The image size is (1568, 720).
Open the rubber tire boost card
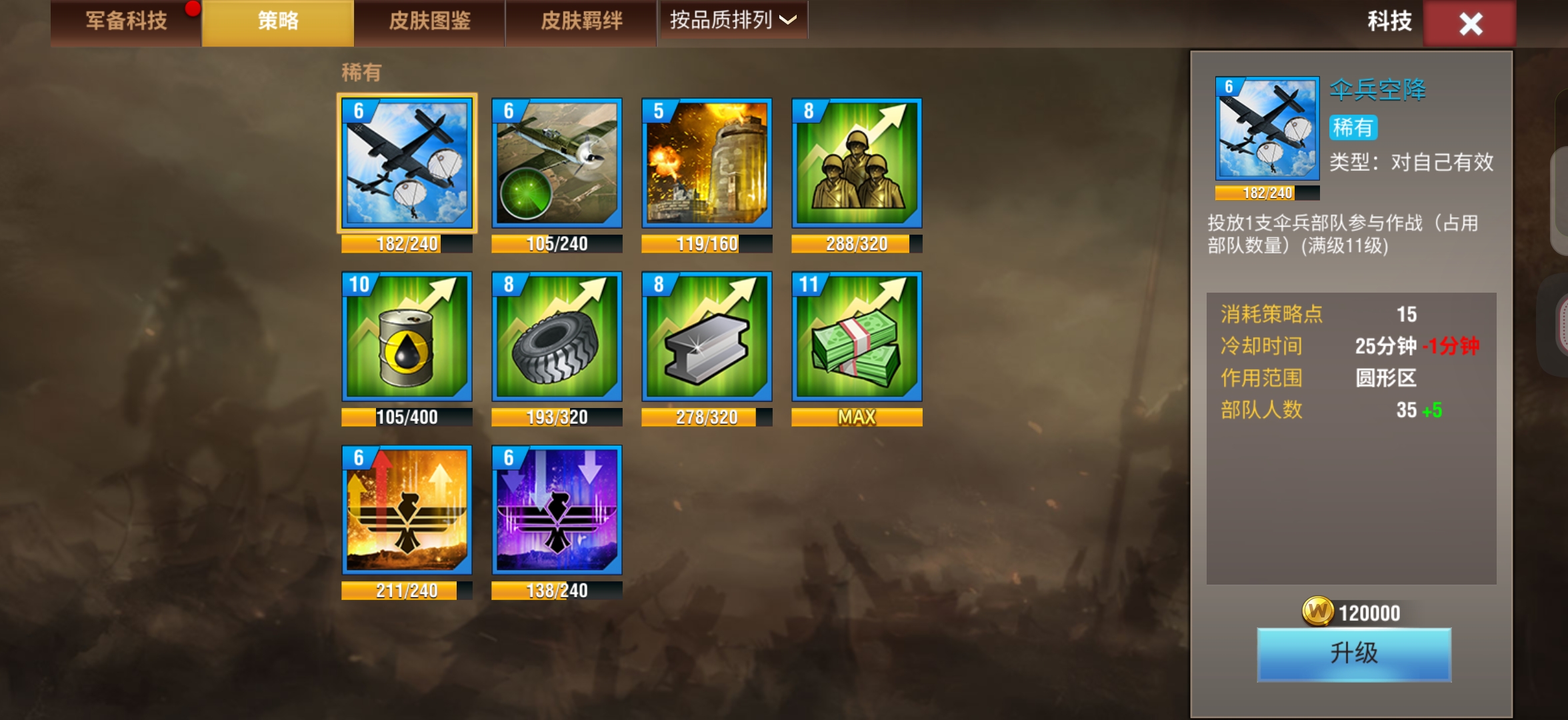click(557, 337)
